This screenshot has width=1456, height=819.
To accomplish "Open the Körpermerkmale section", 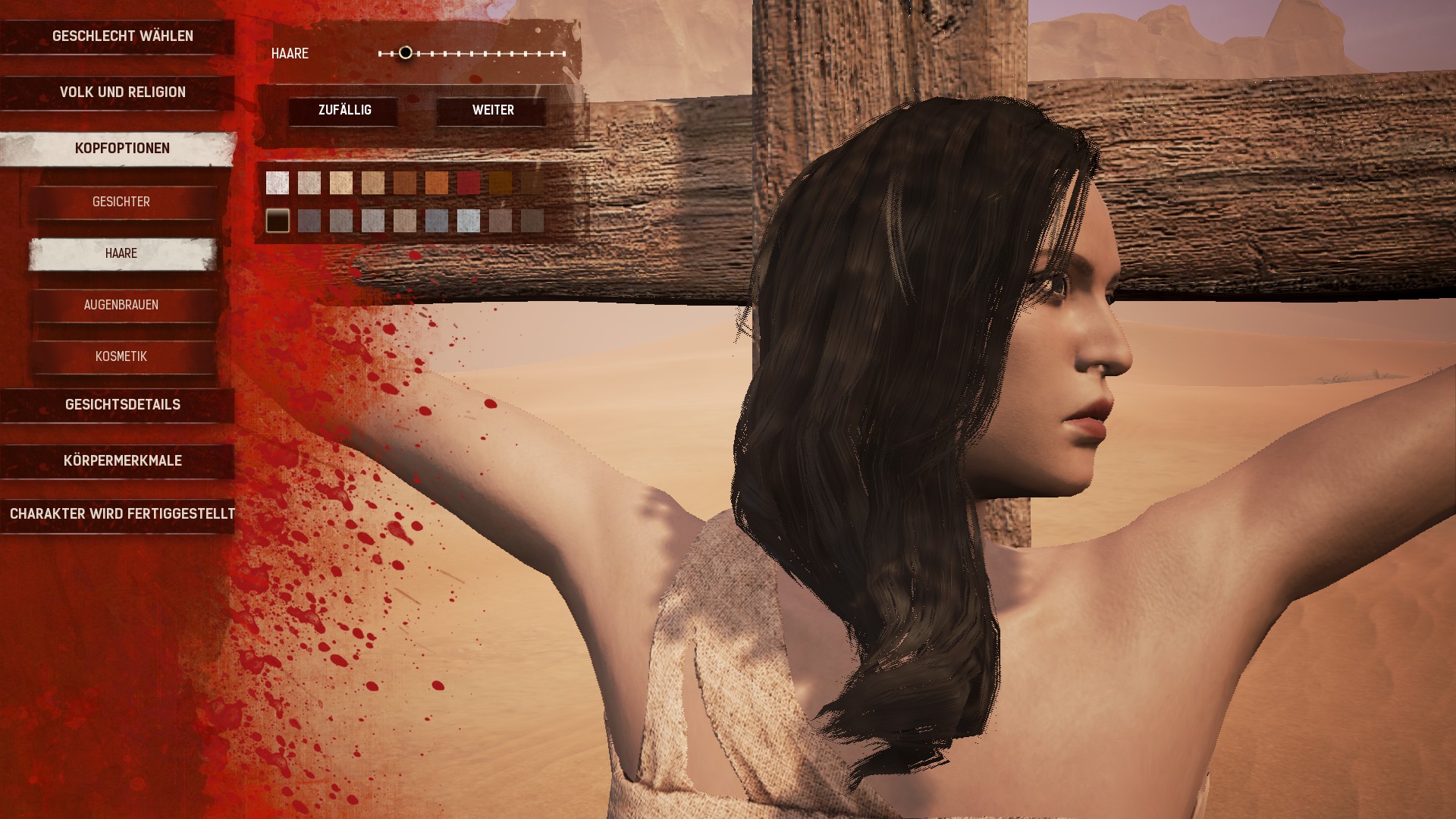I will tap(121, 461).
